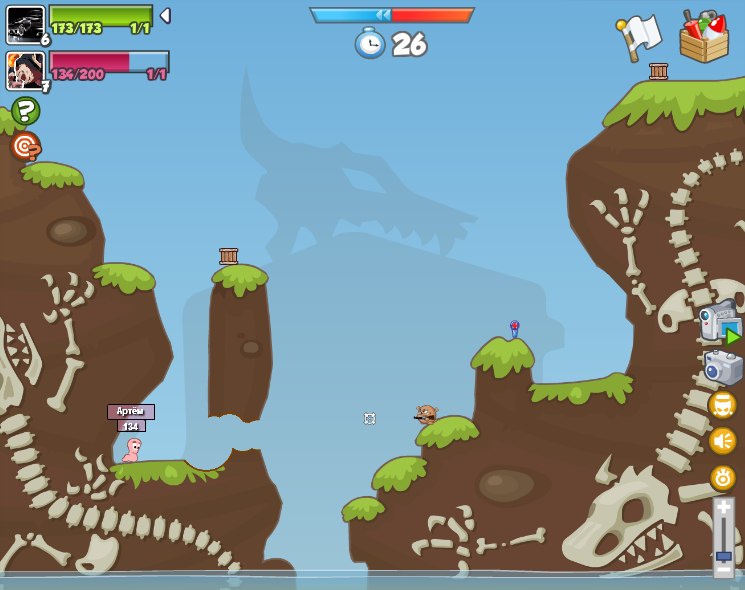Start video recording with the camcorder icon
Screen dimensions: 745x590
[720, 322]
